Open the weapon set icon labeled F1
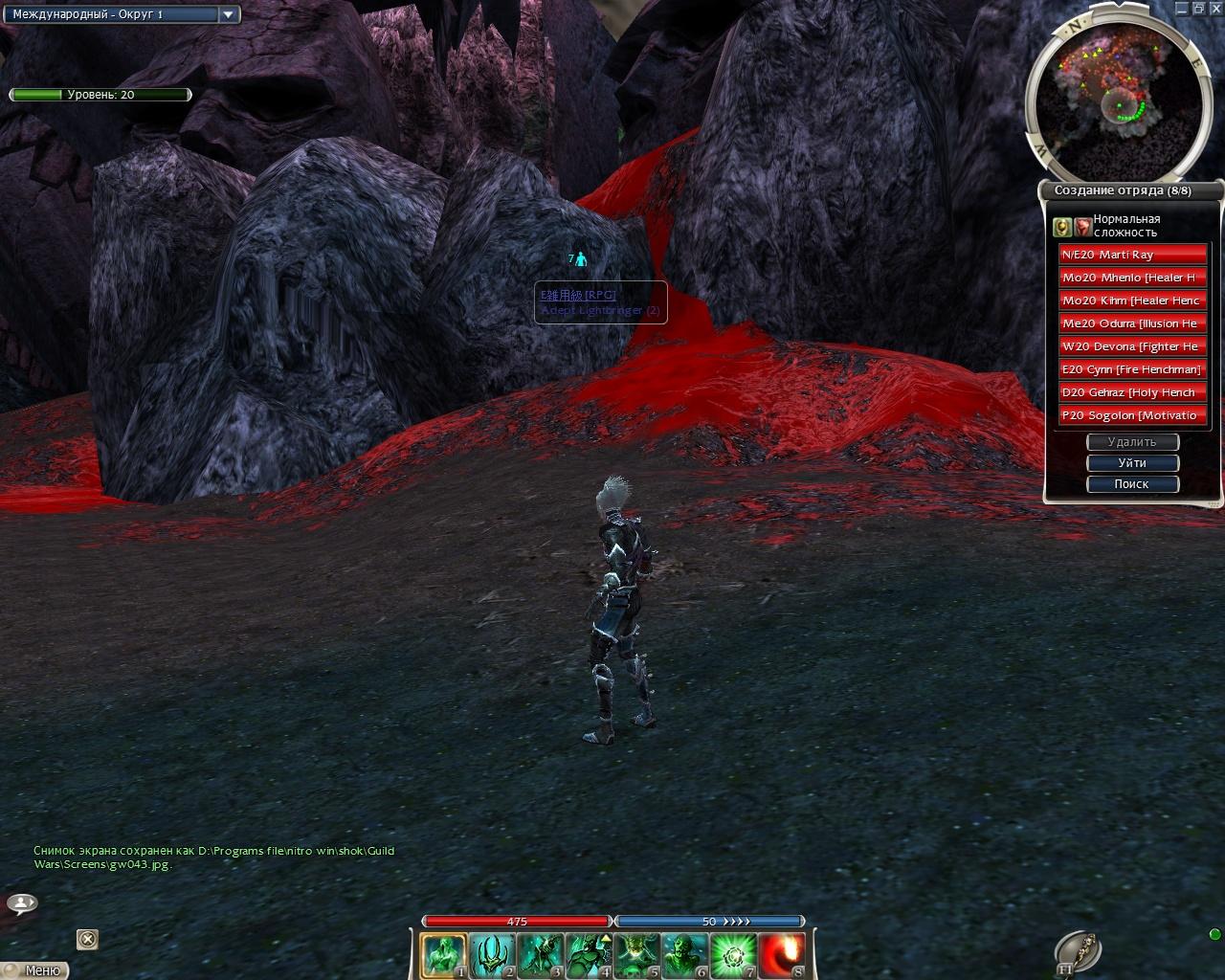This screenshot has height=980, width=1225. coord(1078,951)
